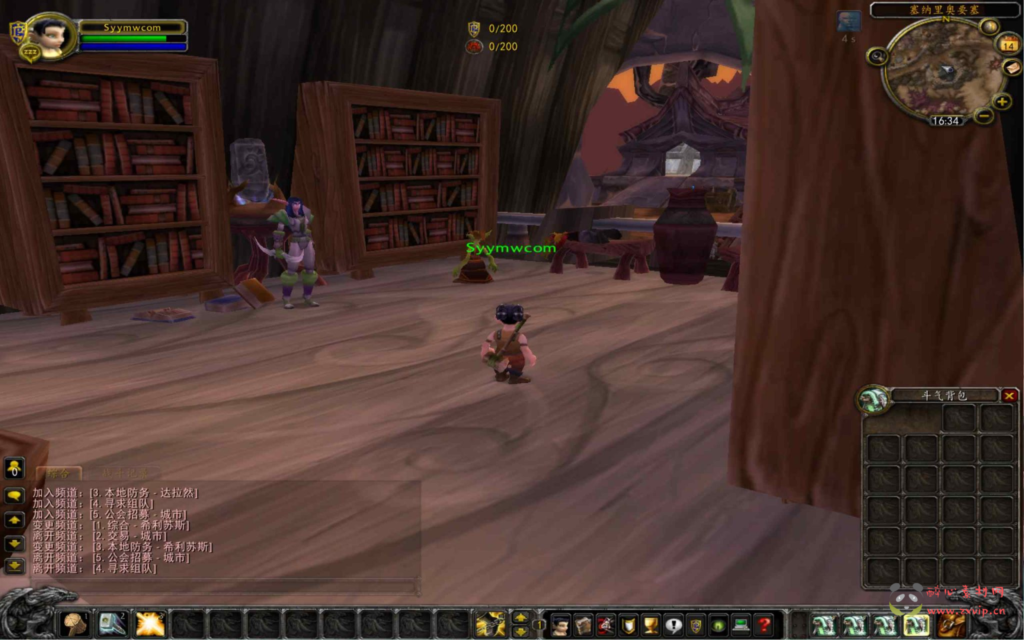Viewport: 1024px width, 640px height.
Task: Toggle the minimap tracking magnifier button
Action: click(878, 56)
